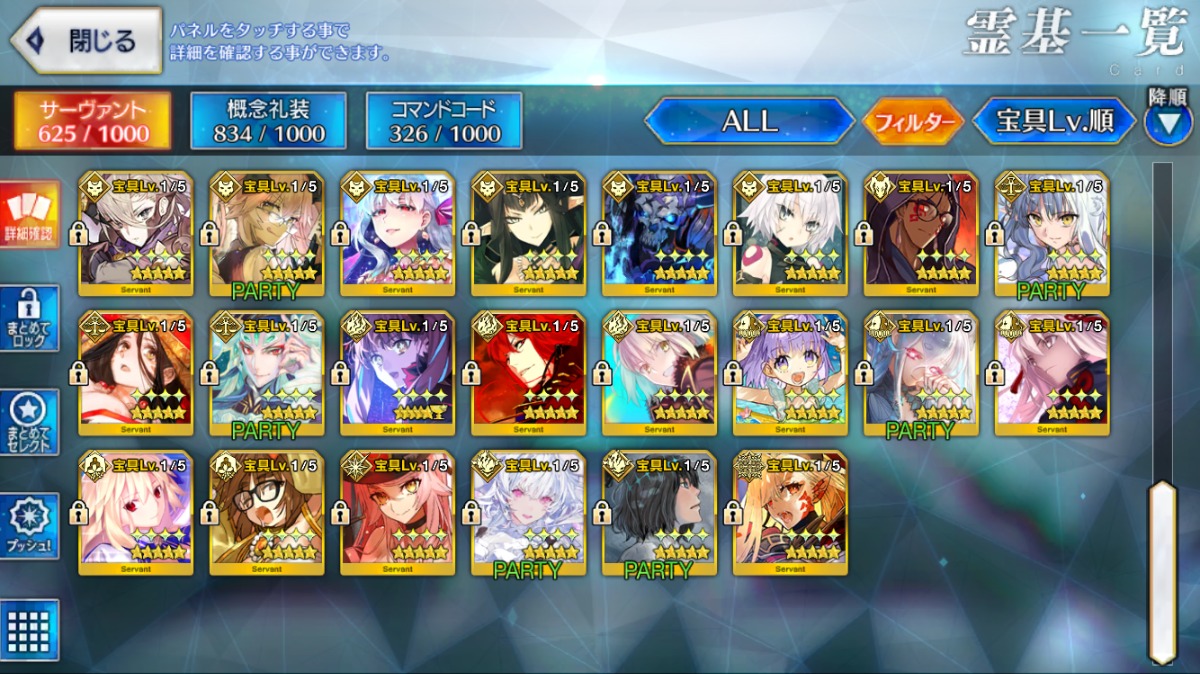Viewport: 1200px width, 674px height.
Task: Change the grid layout display
Action: [x=30, y=629]
